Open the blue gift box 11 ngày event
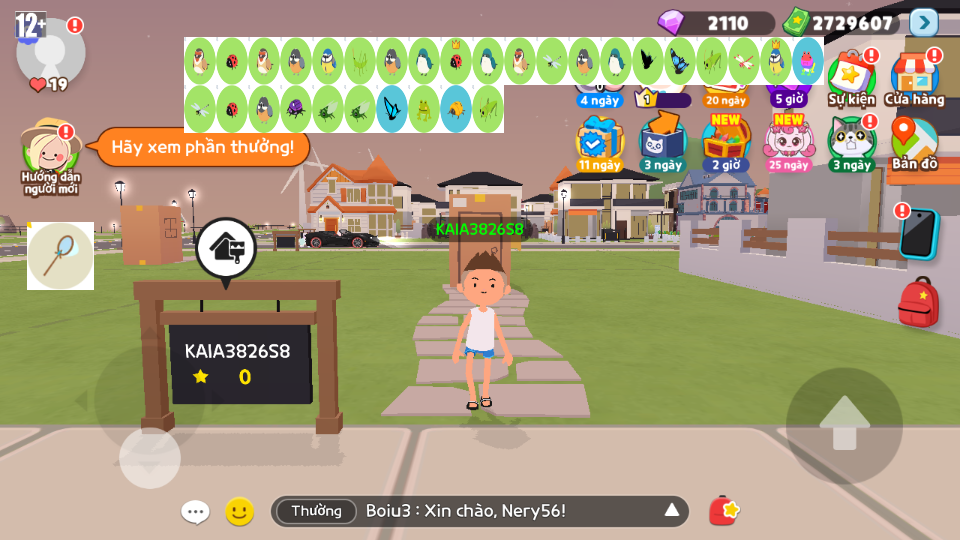The height and width of the screenshot is (540, 960). [x=599, y=142]
